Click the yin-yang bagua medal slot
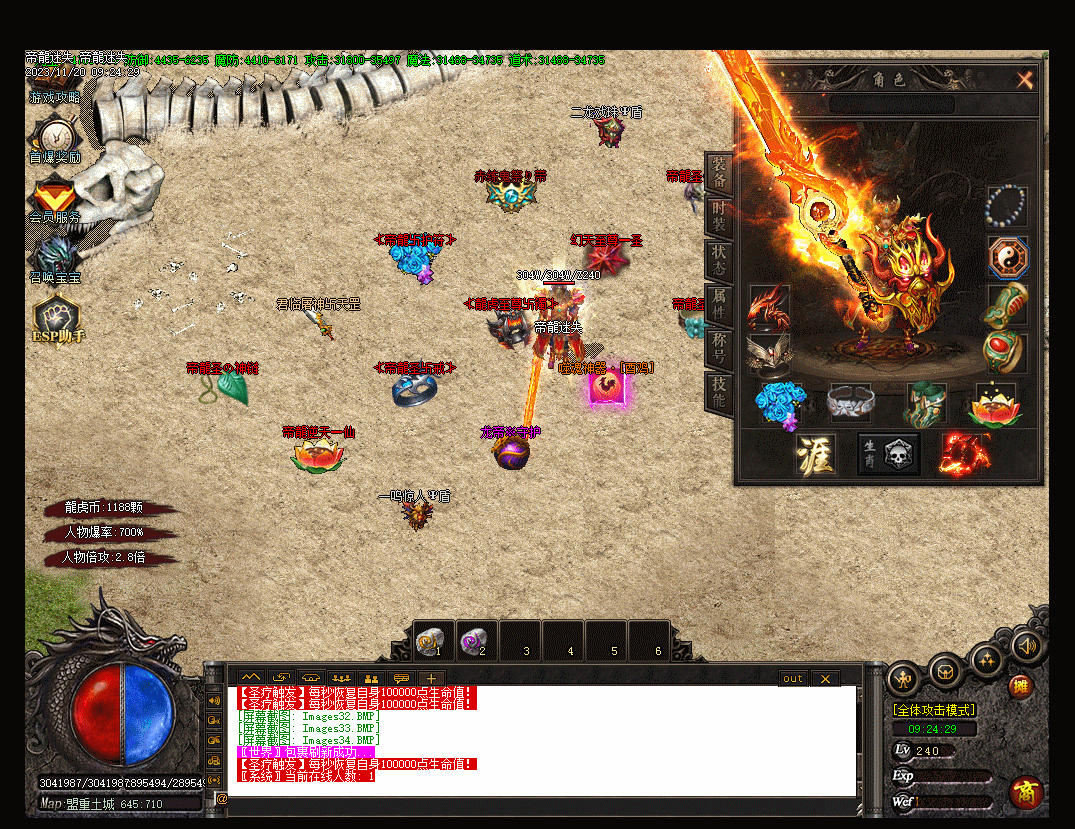This screenshot has width=1075, height=829. tap(1006, 256)
